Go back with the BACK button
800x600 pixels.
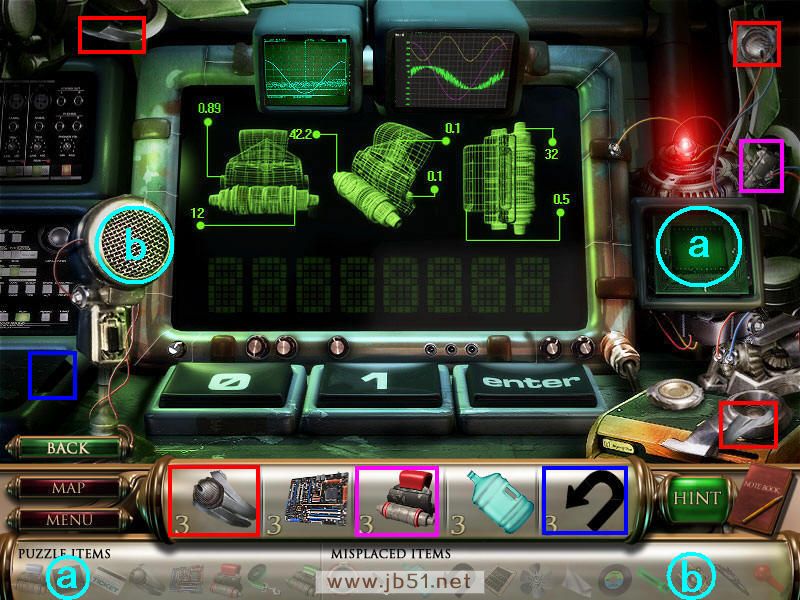[x=67, y=448]
